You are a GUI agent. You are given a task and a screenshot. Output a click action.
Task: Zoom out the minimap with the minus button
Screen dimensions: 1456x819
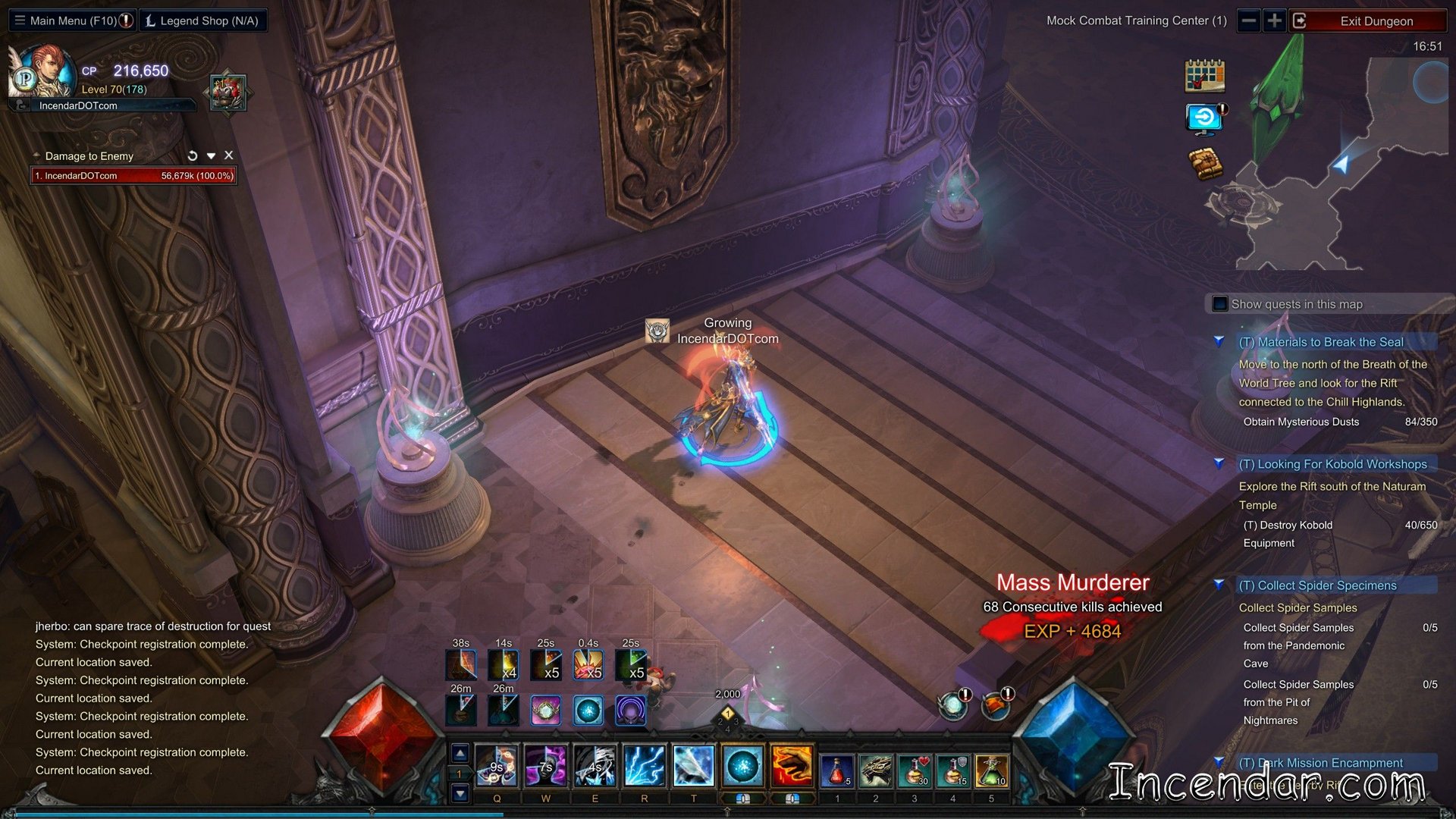1249,20
